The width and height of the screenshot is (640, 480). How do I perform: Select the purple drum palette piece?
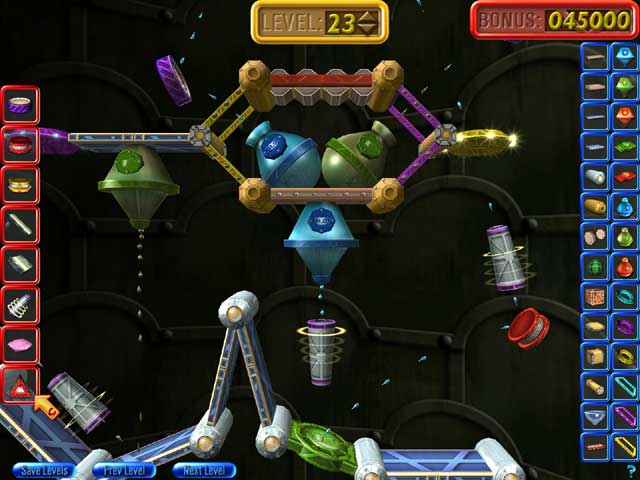click(21, 102)
